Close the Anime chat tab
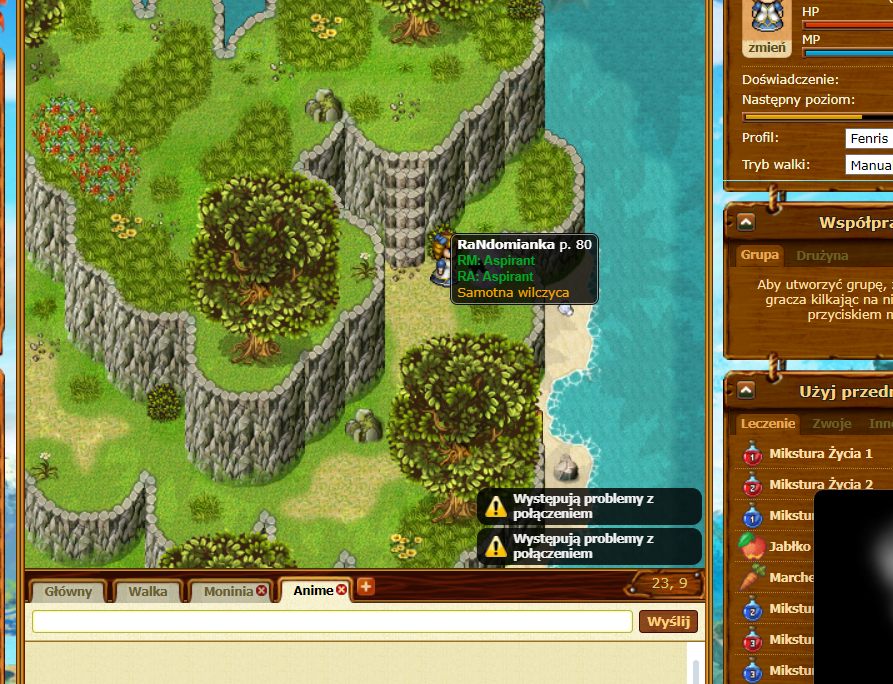The height and width of the screenshot is (684, 893). click(341, 590)
